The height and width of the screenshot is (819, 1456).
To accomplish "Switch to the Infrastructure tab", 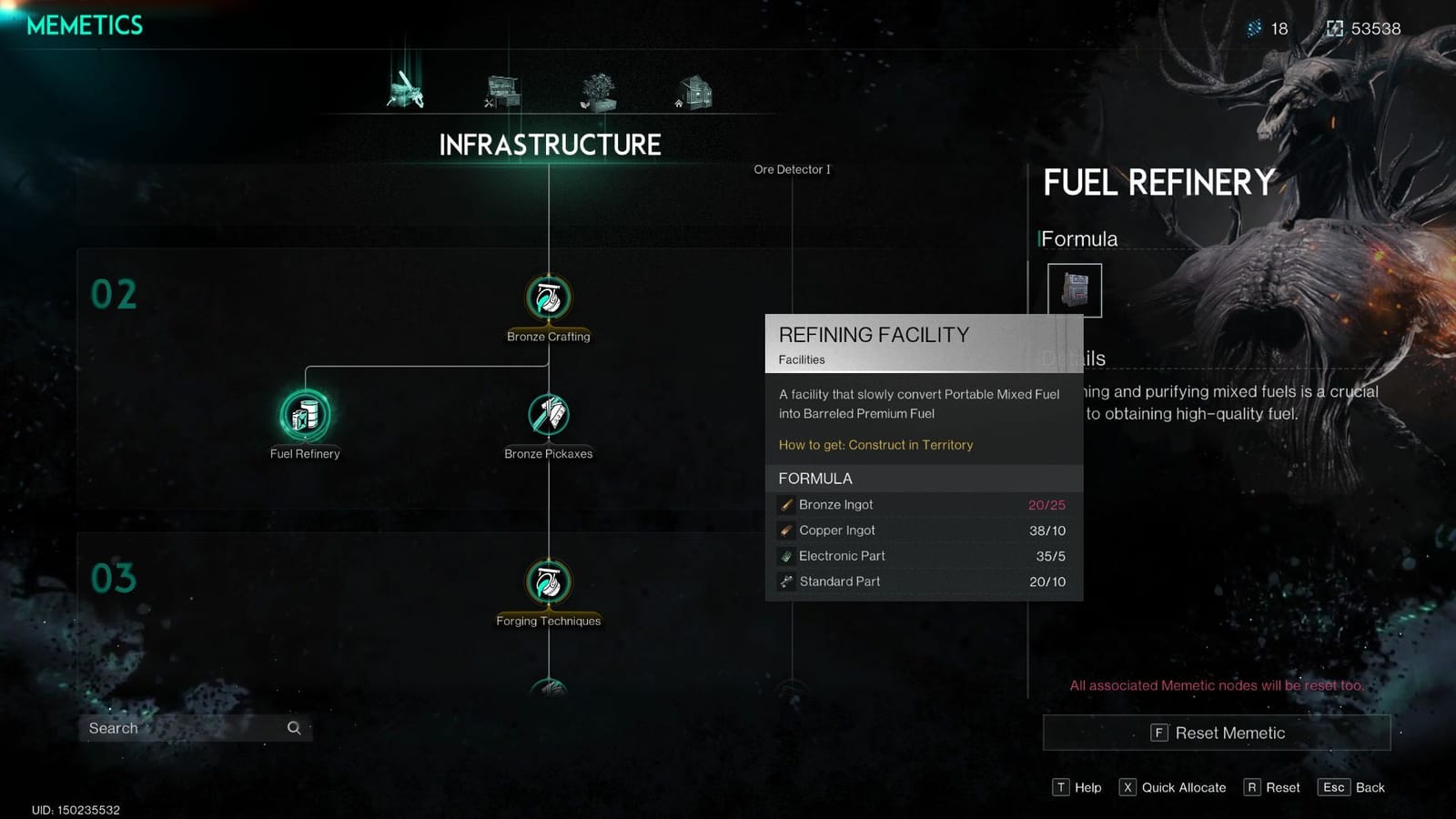I will tap(406, 88).
